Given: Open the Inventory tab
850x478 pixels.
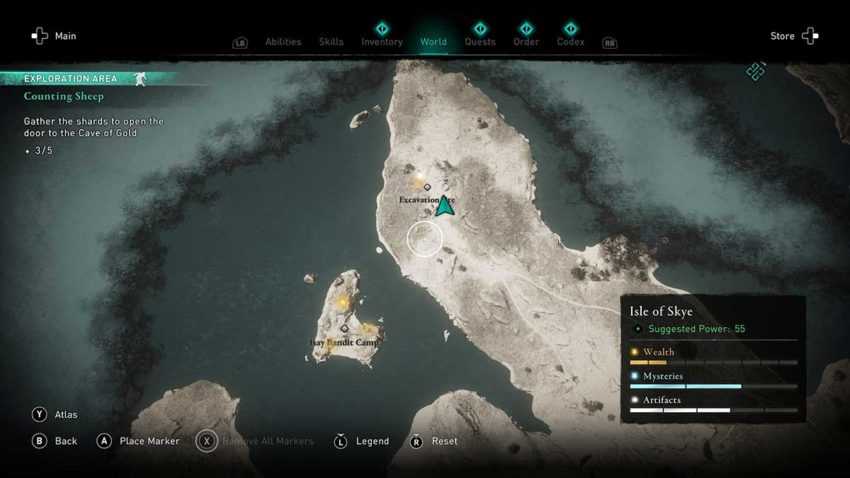Looking at the screenshot, I should coord(382,41).
